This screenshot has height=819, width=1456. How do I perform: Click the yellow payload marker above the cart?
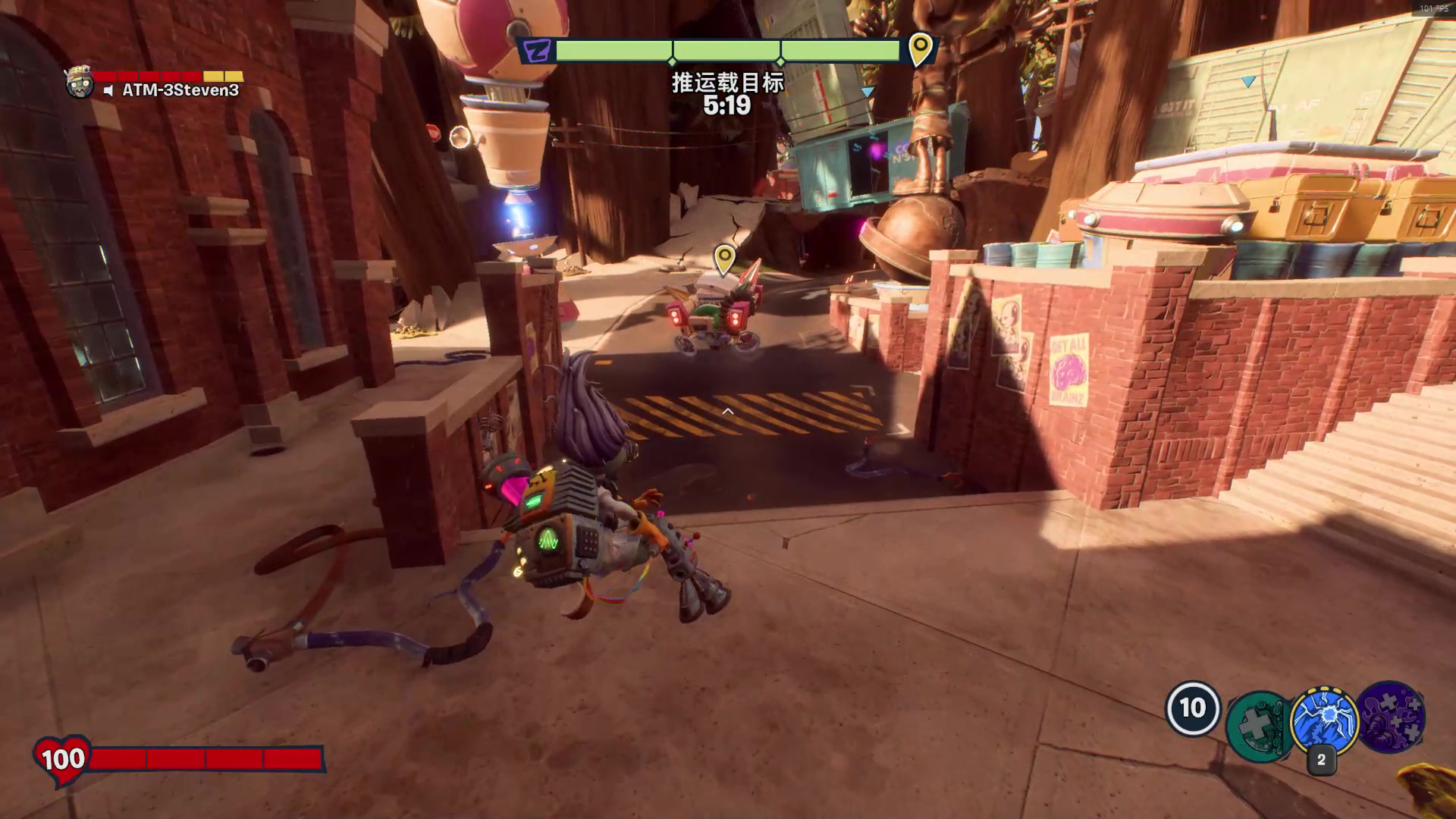[724, 258]
